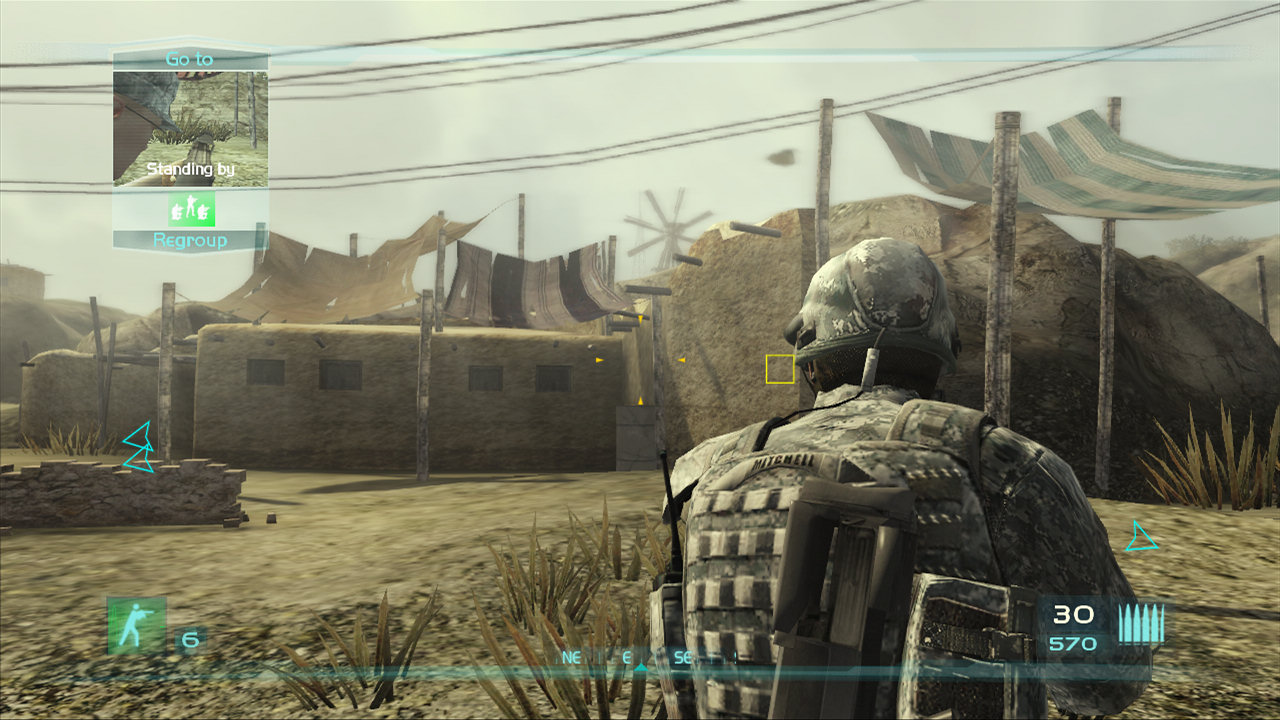The height and width of the screenshot is (720, 1280).
Task: Open the Go to command dropdown
Action: [190, 58]
